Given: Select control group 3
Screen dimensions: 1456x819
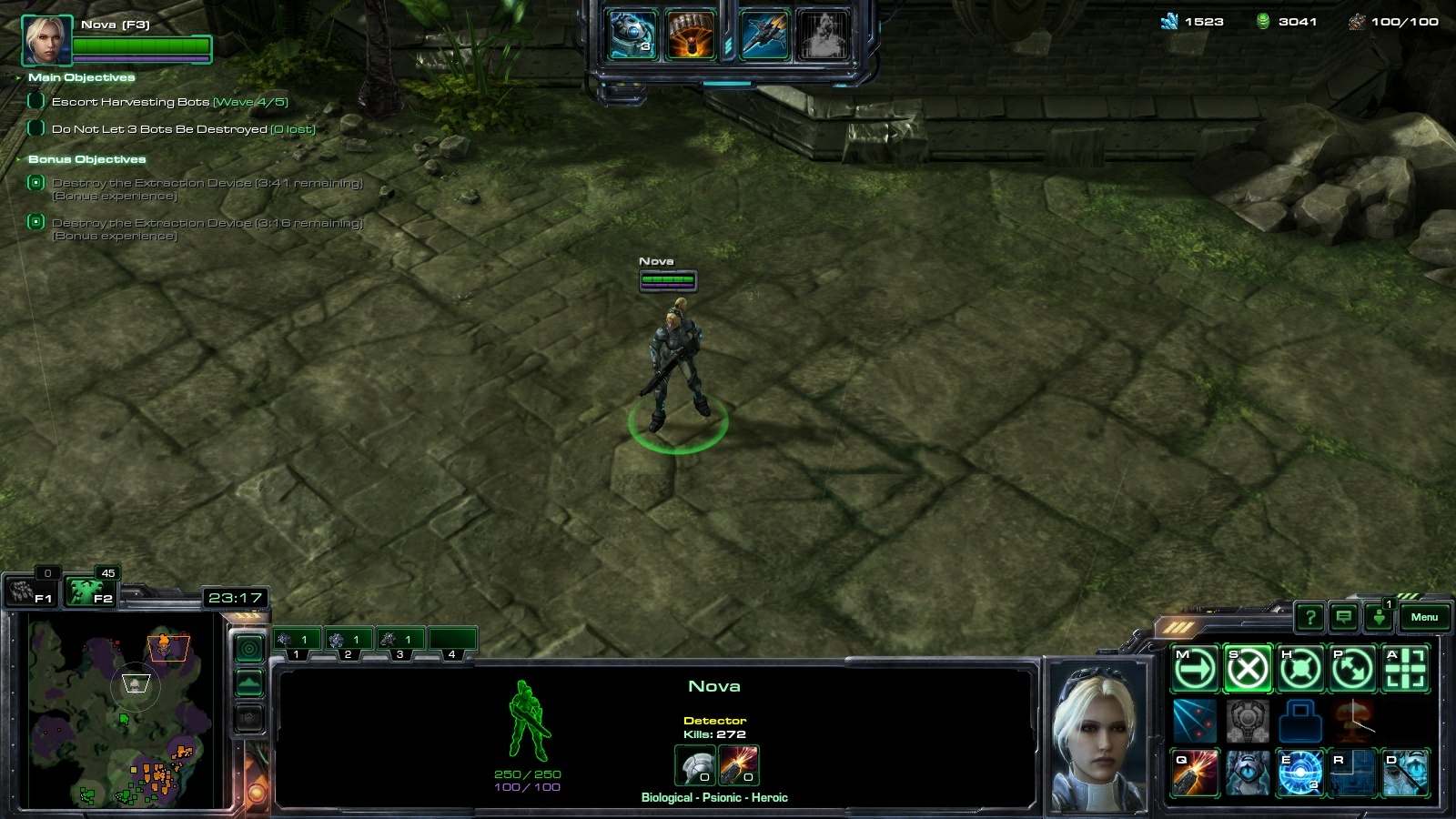Looking at the screenshot, I should coord(399,641).
